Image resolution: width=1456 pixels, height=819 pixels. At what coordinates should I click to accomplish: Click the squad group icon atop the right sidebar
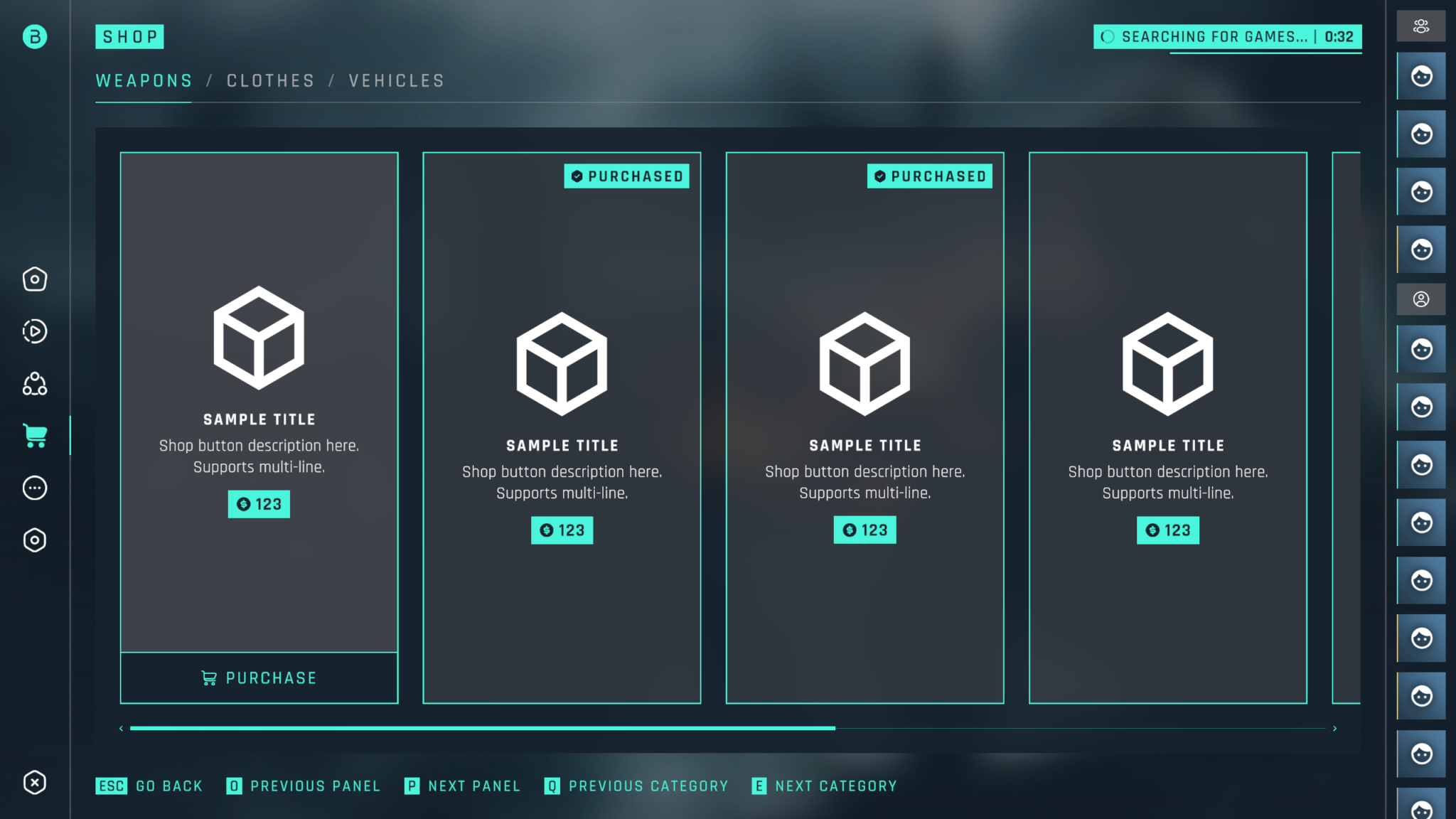click(1421, 26)
